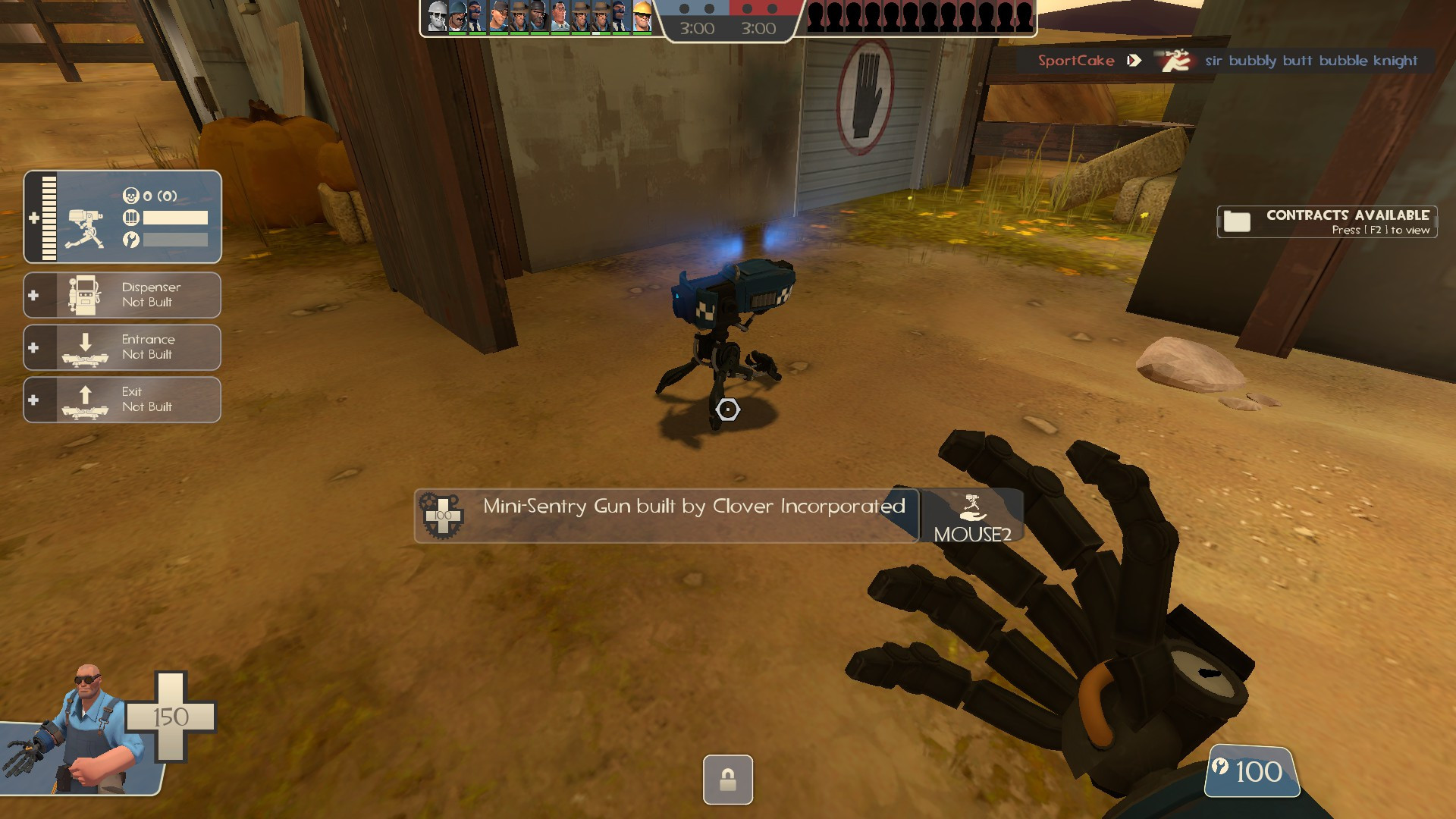Viewport: 1456px width, 819px height.
Task: Select the Teleporter Exit icon
Action: tap(86, 400)
